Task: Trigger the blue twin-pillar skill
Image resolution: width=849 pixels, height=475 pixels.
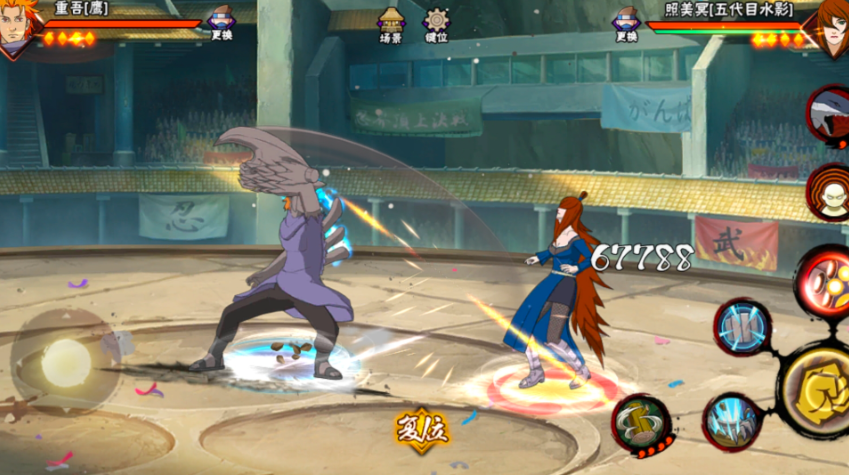Action: (x=741, y=327)
